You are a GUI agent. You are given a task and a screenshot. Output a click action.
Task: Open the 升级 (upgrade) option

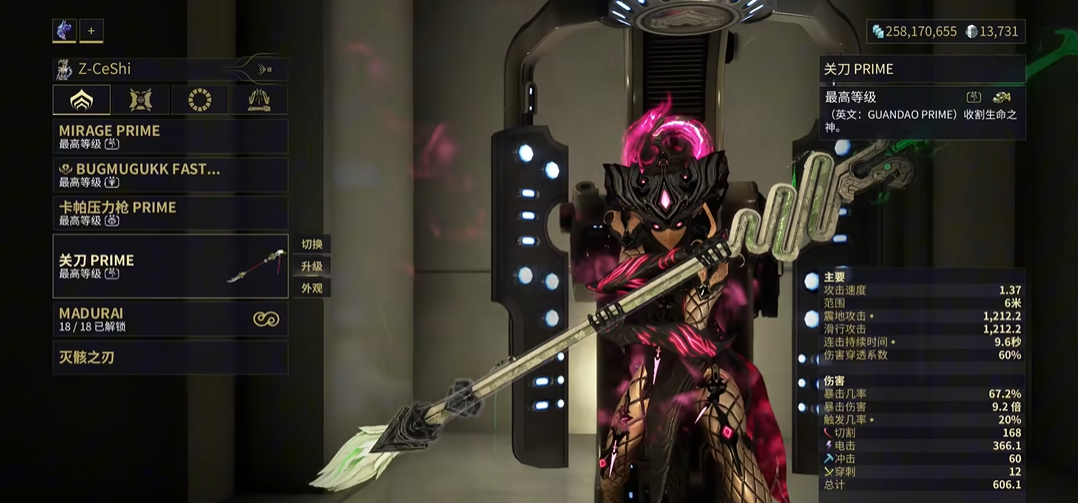[312, 267]
